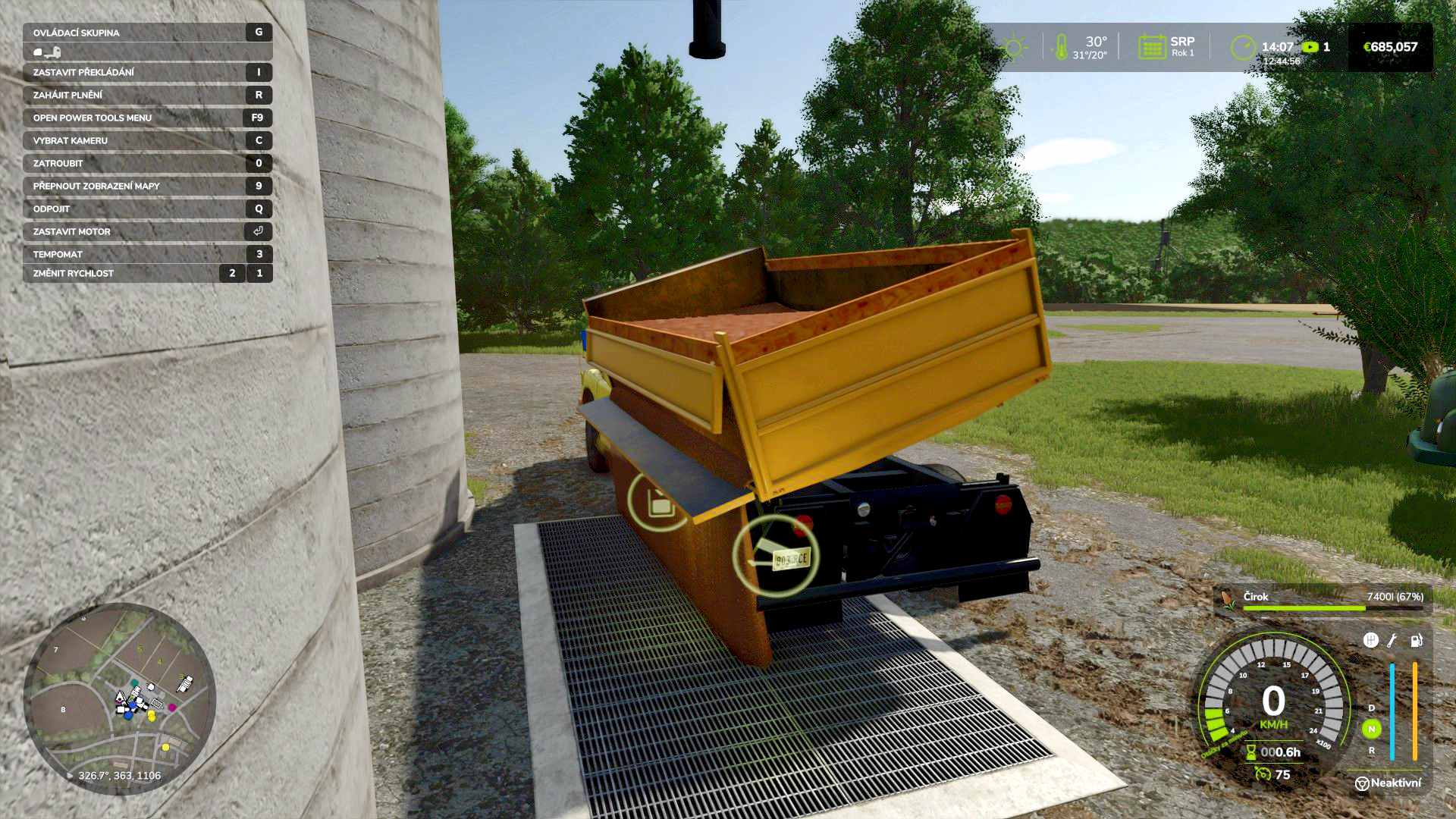The width and height of the screenshot is (1456, 819).
Task: Open the circular minimap
Action: [x=120, y=698]
